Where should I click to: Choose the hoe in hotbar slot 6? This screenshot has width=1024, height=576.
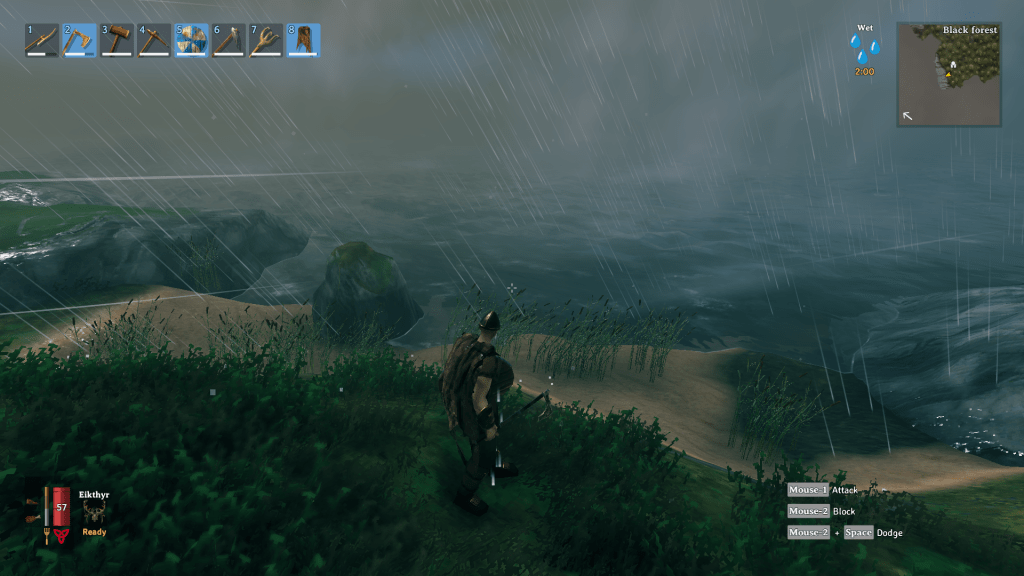click(229, 40)
